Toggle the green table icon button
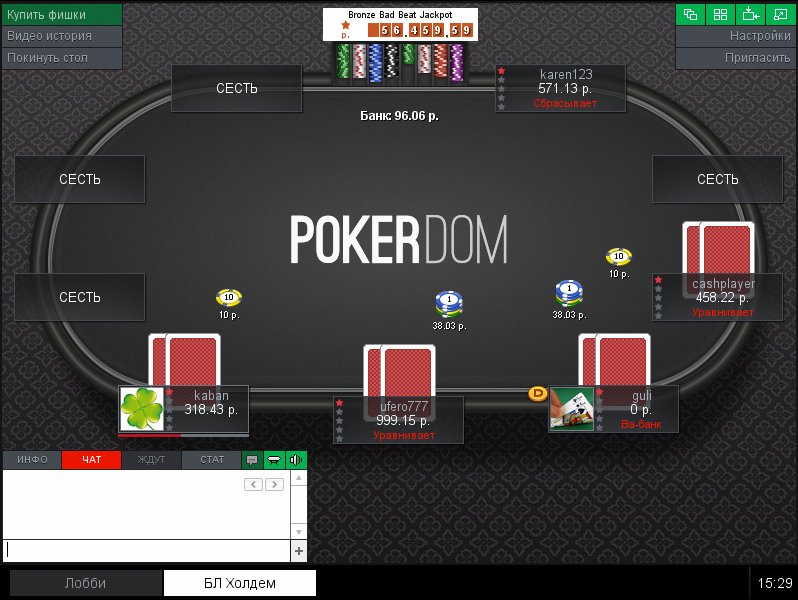The width and height of the screenshot is (798, 600). pos(273,460)
